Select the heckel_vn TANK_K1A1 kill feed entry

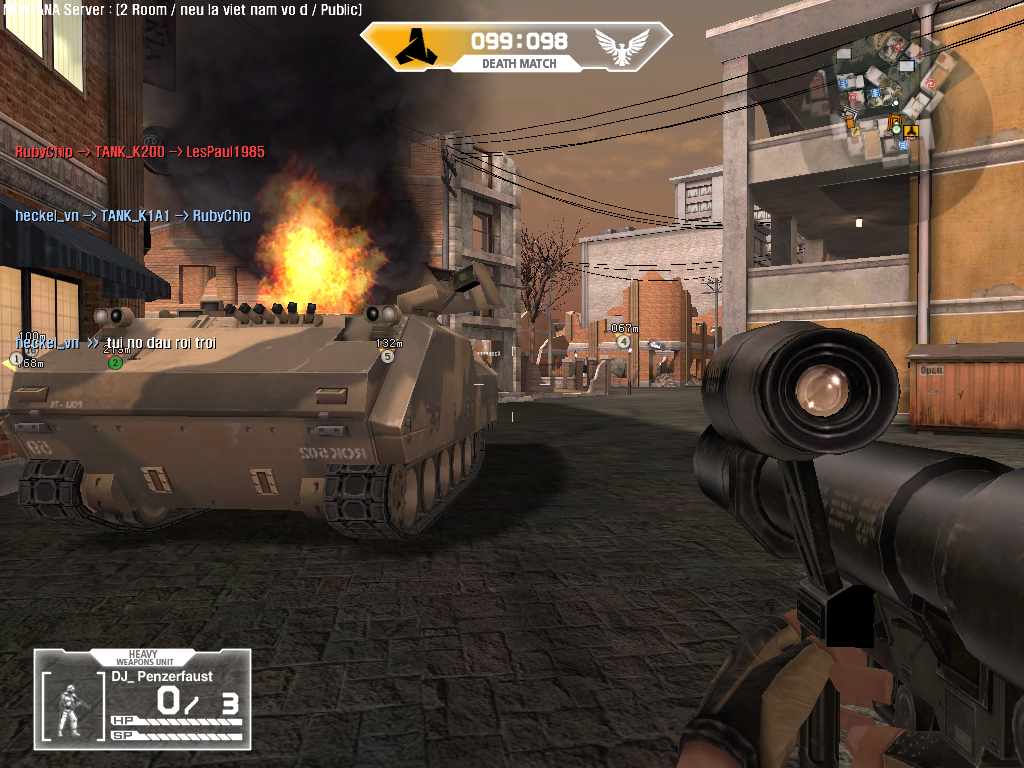click(x=132, y=216)
